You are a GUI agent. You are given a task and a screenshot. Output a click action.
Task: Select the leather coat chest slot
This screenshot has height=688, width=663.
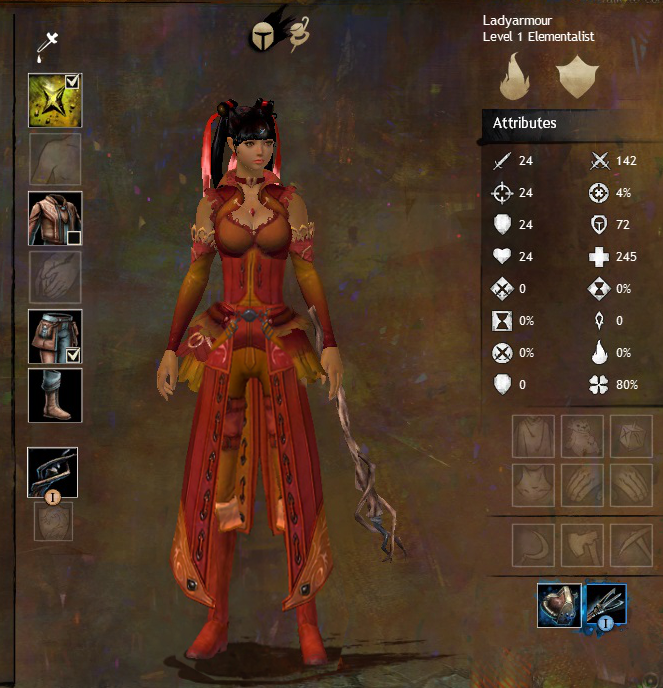click(x=54, y=218)
